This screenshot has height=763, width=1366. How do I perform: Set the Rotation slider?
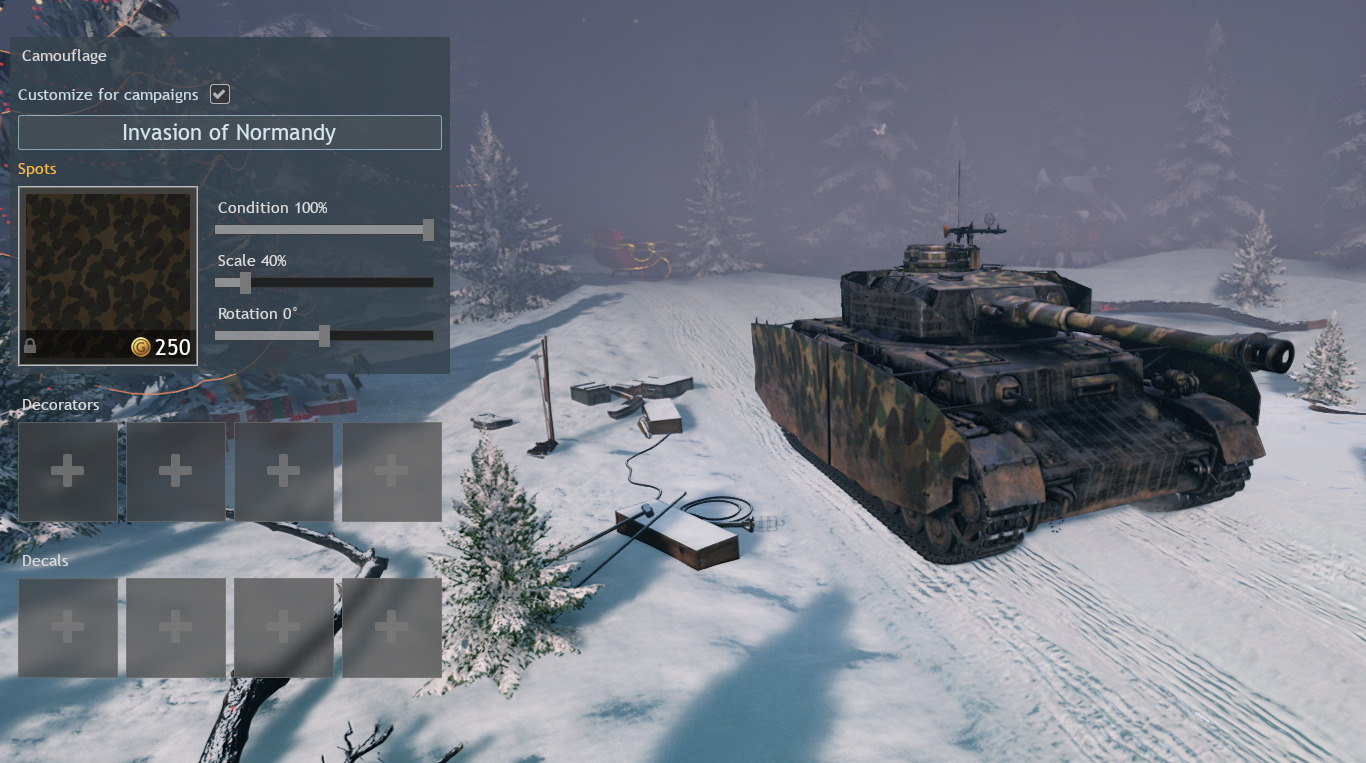pos(324,336)
